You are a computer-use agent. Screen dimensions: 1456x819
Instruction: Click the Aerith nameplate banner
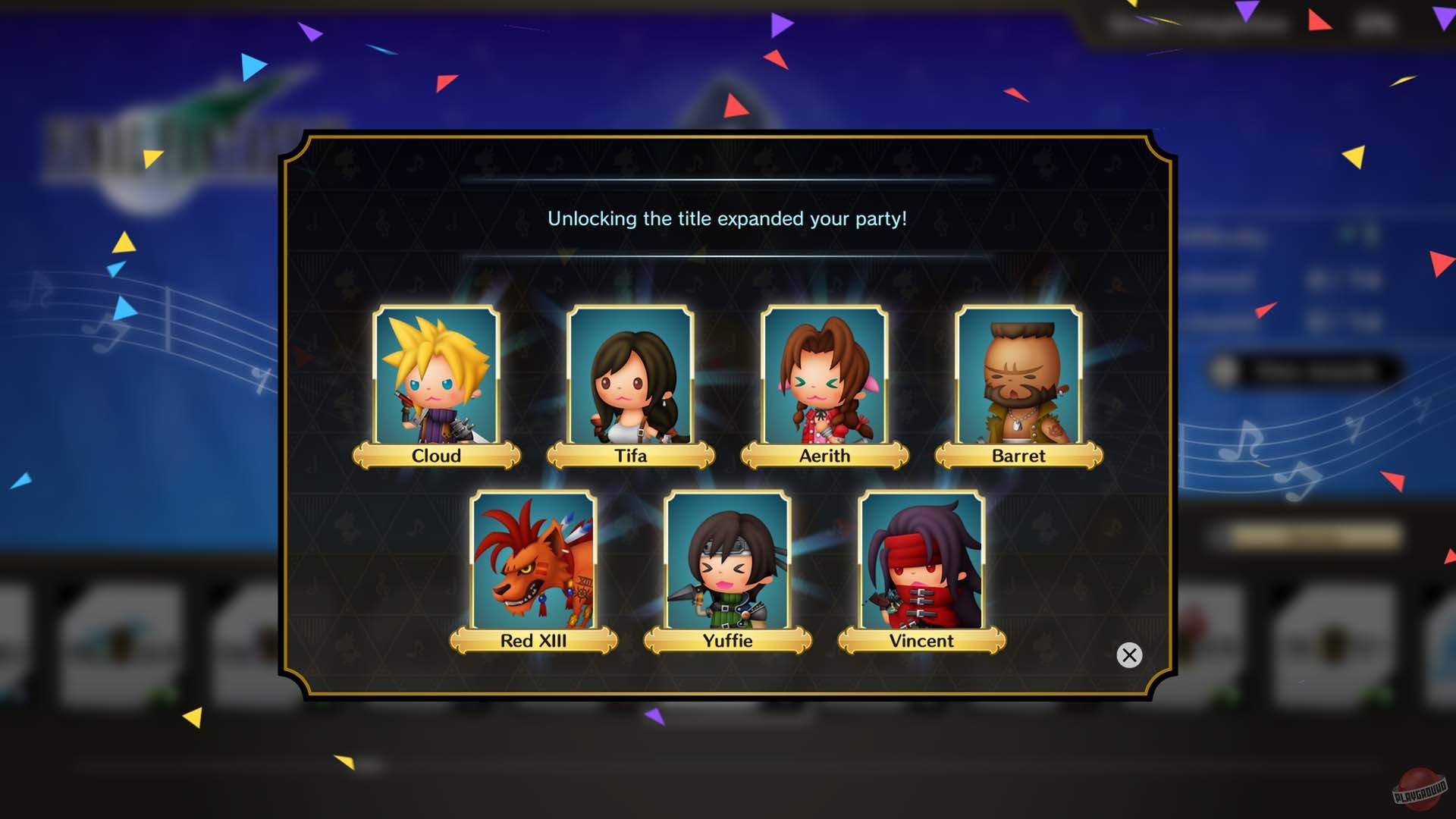[x=825, y=456]
